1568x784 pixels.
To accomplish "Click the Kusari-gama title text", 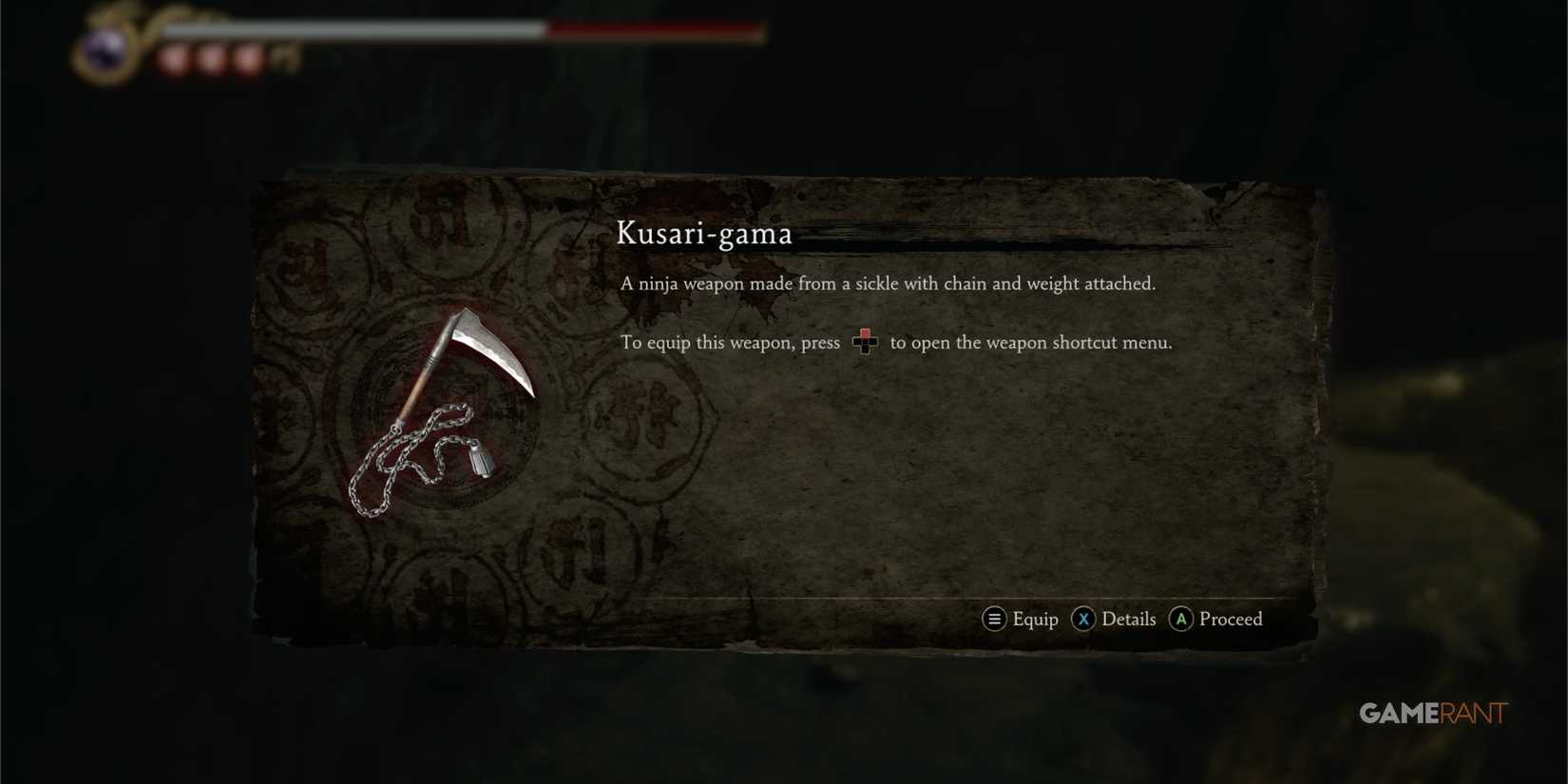I will tap(705, 234).
